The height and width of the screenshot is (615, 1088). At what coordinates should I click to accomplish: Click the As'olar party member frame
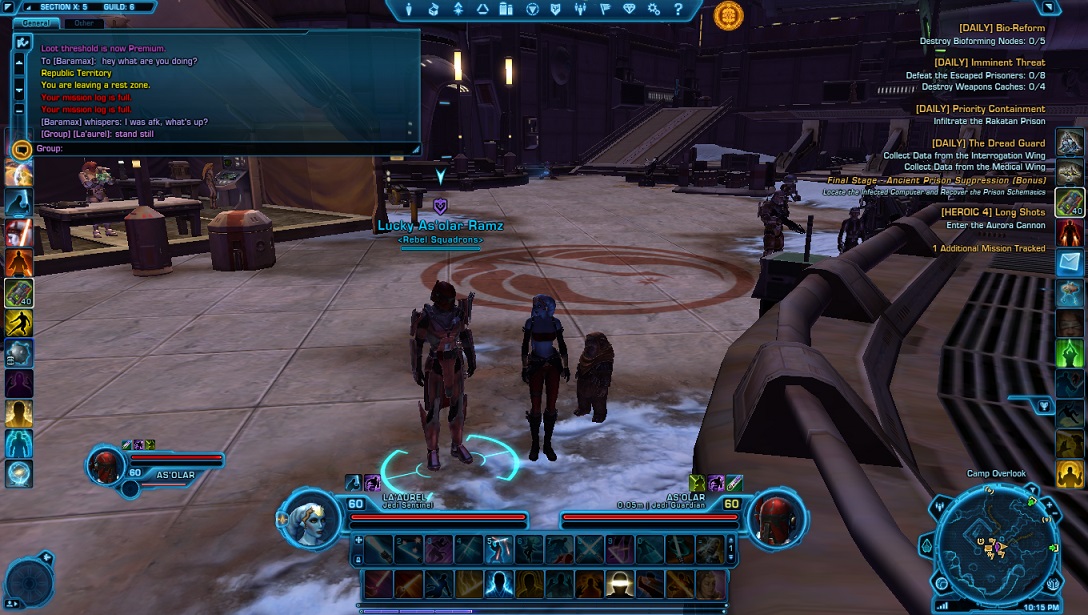(x=160, y=464)
